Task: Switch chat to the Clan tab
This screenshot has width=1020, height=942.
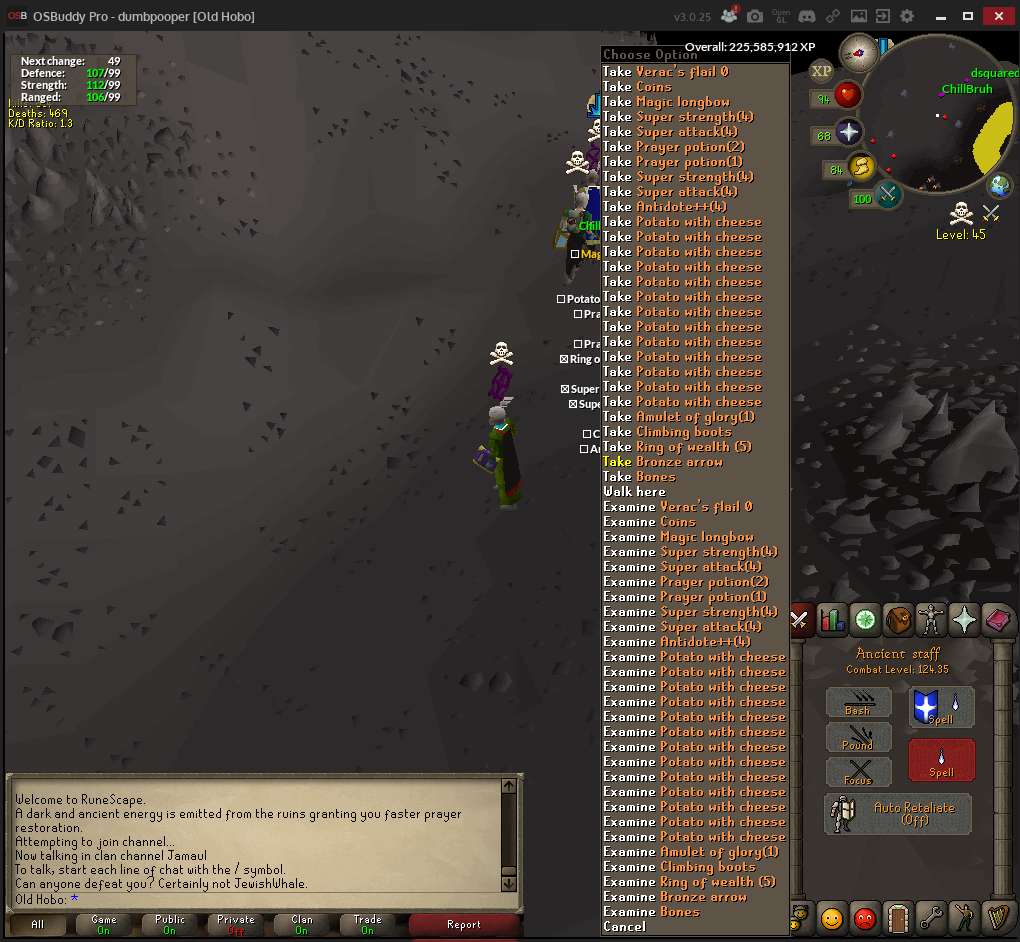Action: (x=301, y=925)
